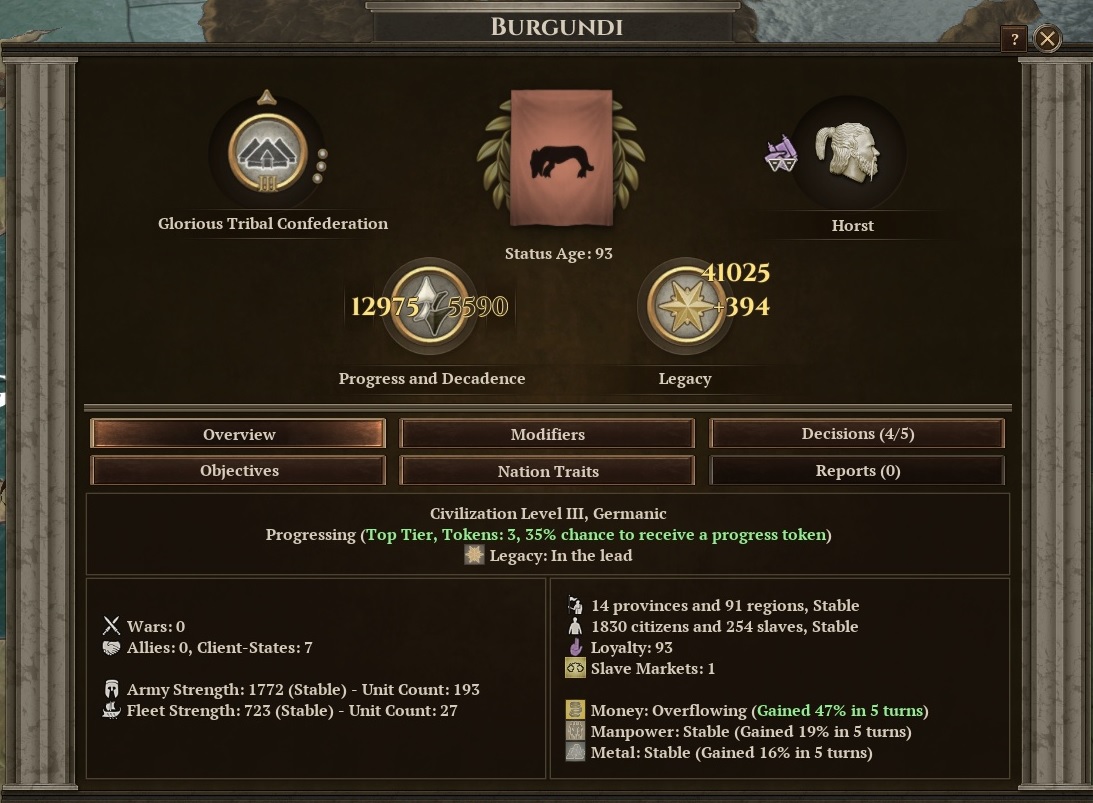
Task: Click the purple trait icon beside Horst
Action: (x=781, y=154)
